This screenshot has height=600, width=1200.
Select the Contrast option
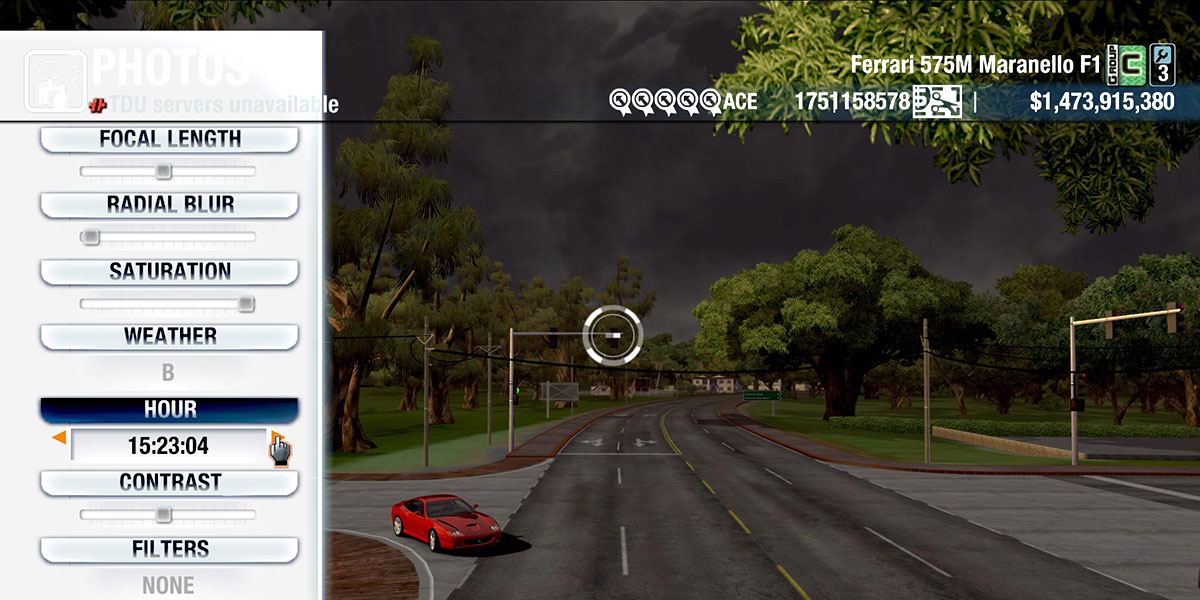(169, 483)
